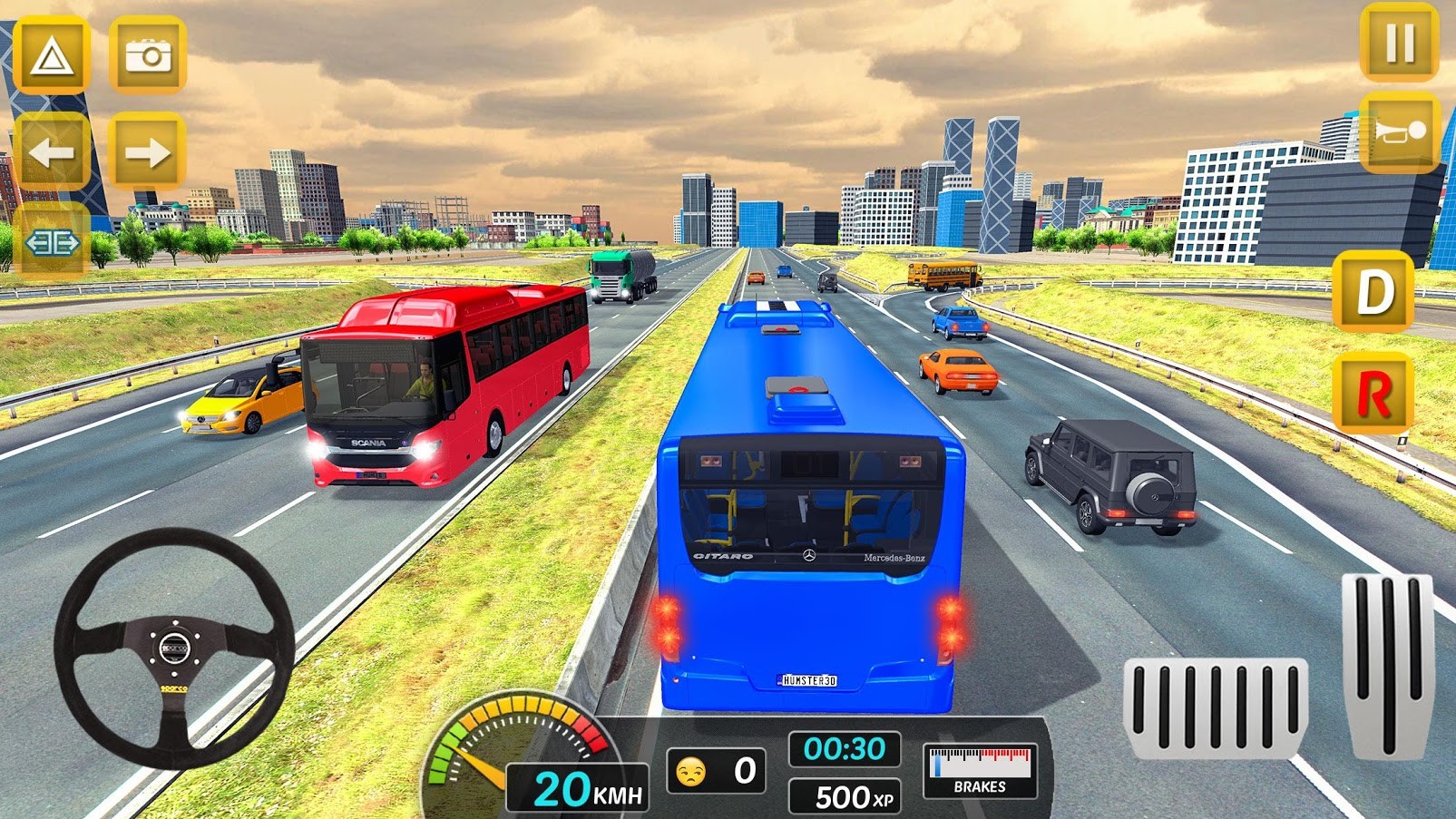Honk the horn button

pyautogui.click(x=1400, y=132)
